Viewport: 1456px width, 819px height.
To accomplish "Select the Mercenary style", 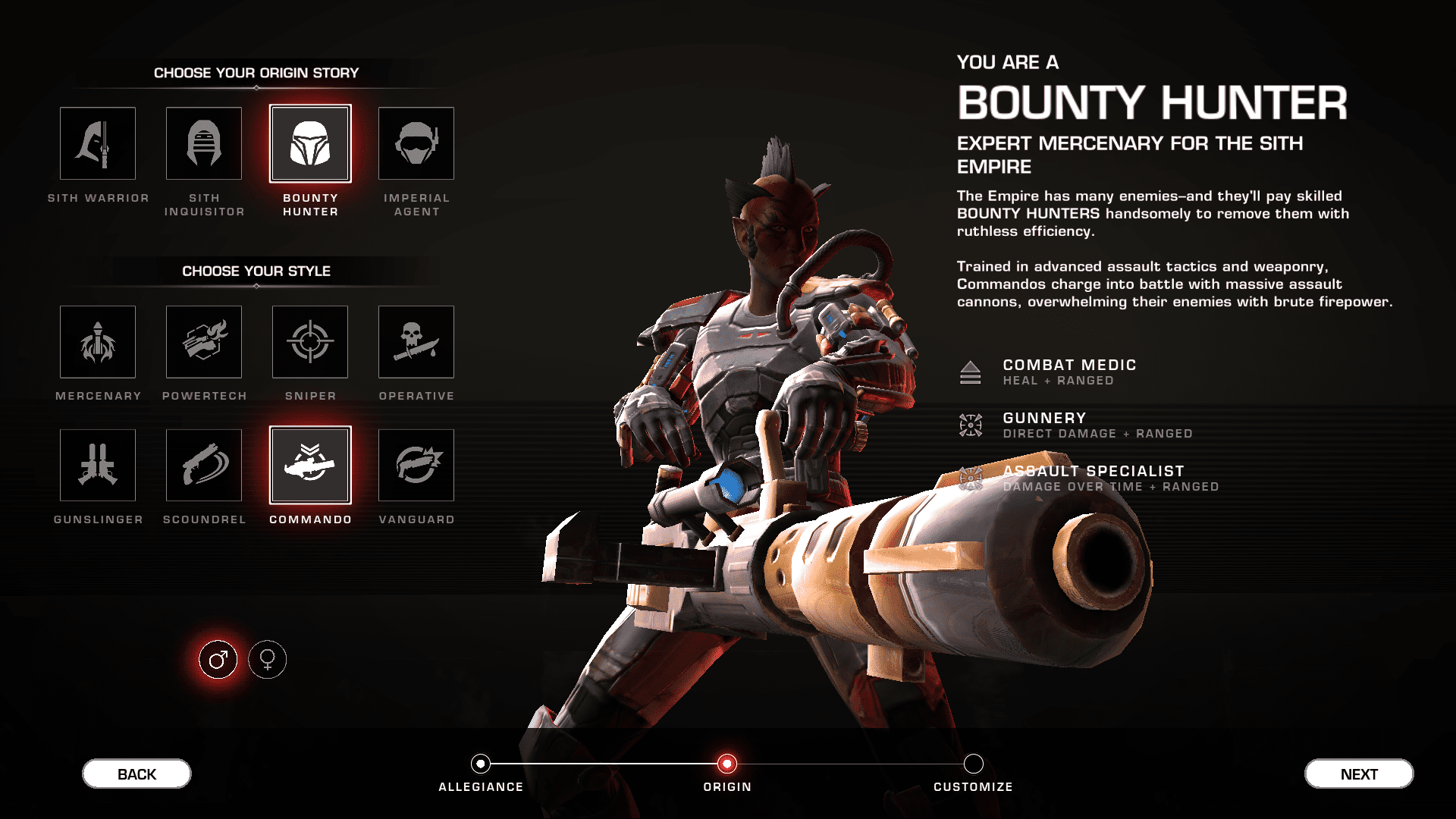I will [x=97, y=341].
